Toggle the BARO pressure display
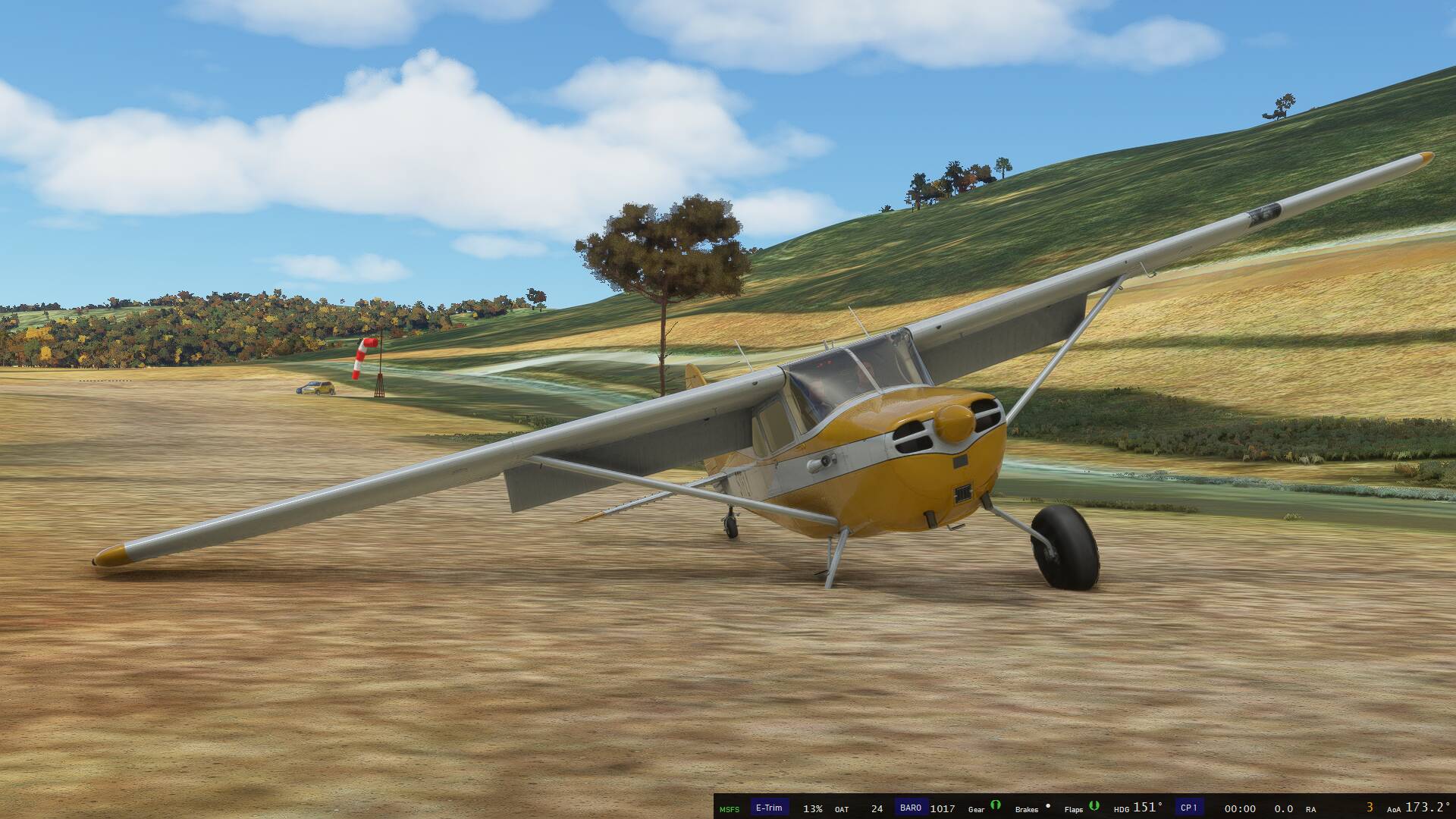Viewport: 1456px width, 819px height. click(x=911, y=807)
